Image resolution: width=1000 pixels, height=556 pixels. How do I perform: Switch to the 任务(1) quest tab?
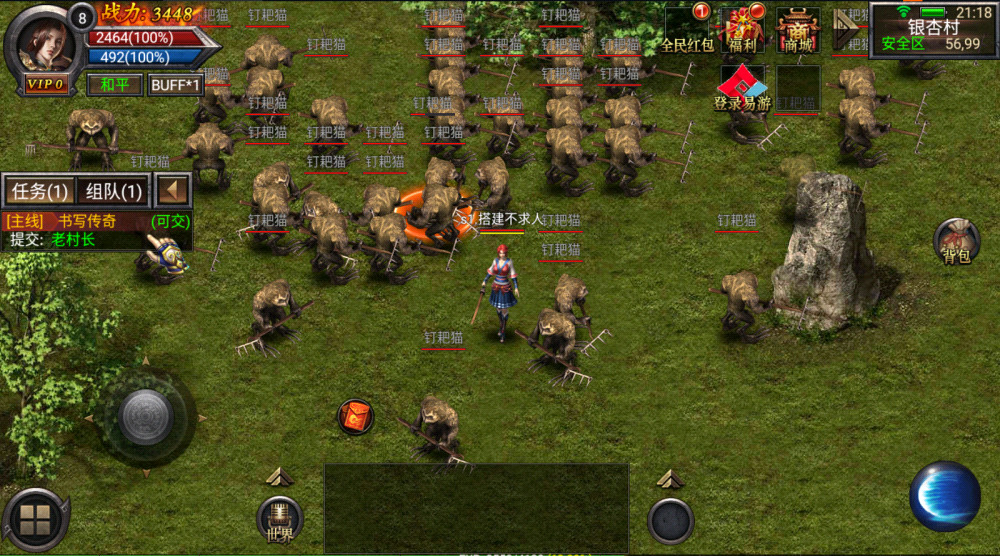coord(39,190)
